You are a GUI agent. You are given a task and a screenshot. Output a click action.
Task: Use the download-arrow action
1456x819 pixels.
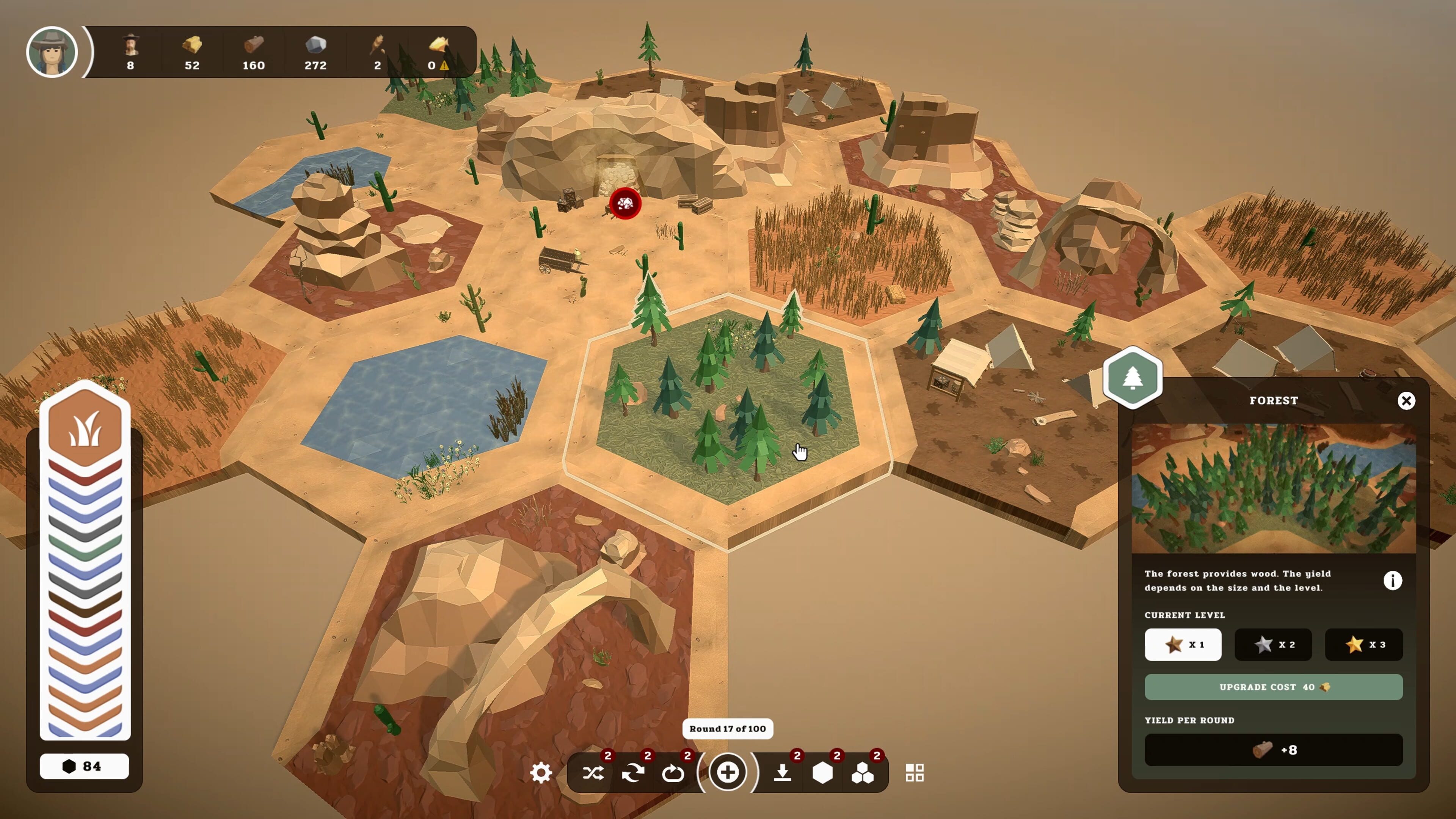(783, 773)
